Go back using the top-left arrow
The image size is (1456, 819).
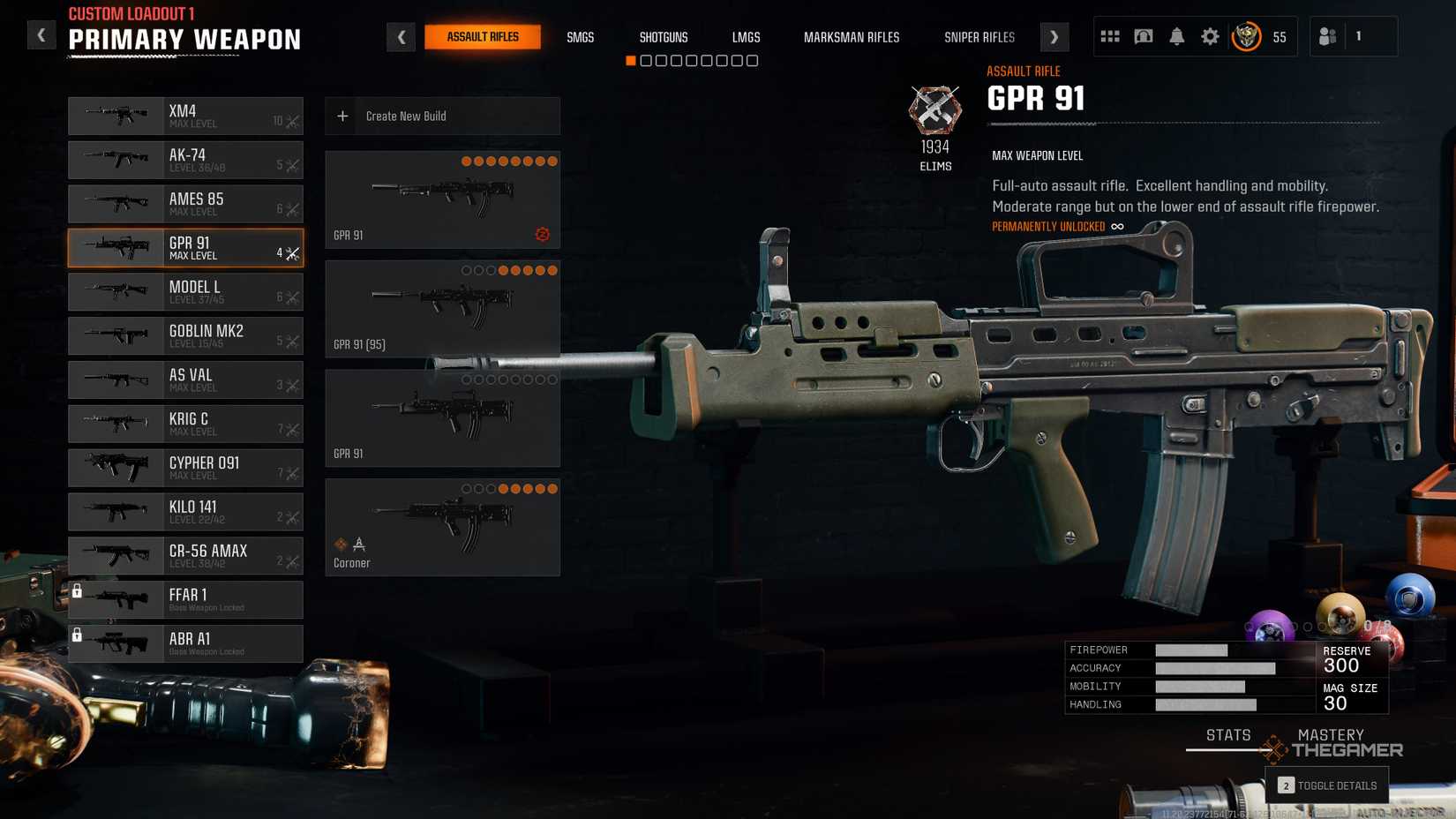pos(41,35)
